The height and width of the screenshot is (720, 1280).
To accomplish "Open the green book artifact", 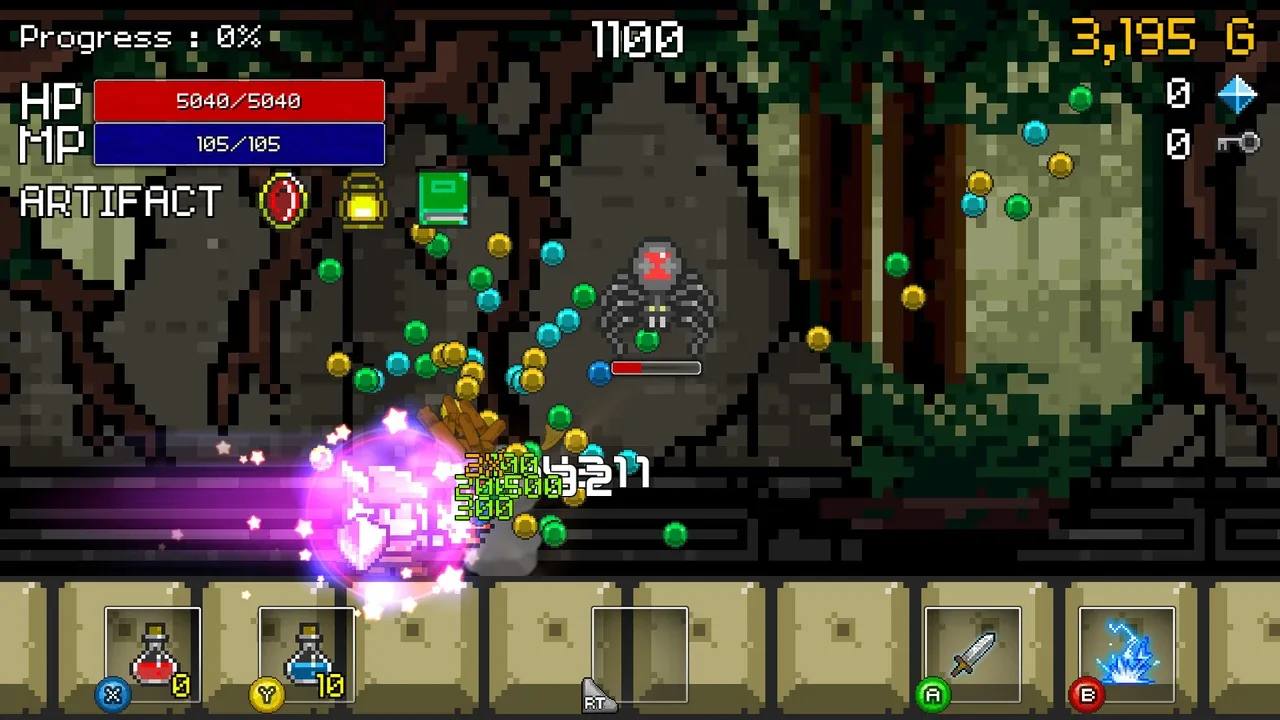I will (441, 198).
